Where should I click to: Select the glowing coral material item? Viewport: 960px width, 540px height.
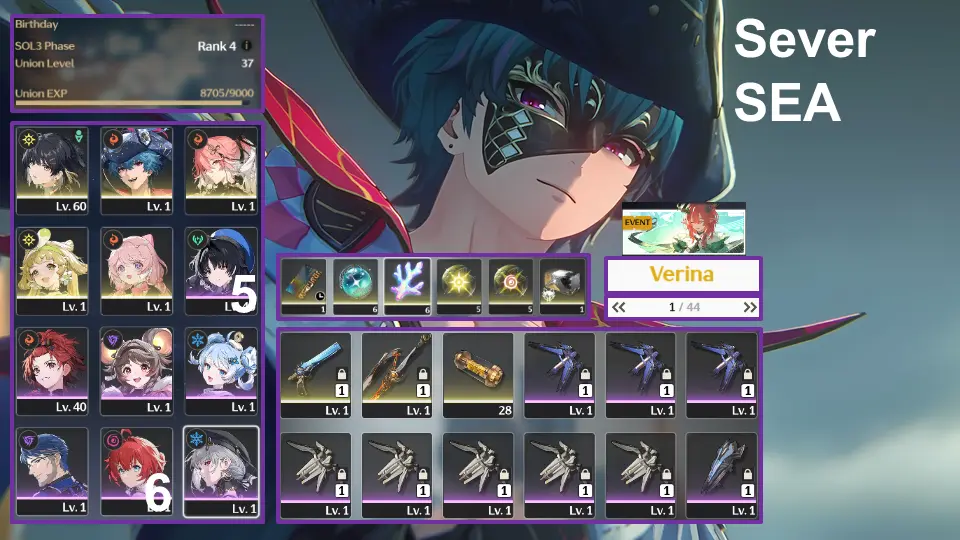tap(408, 286)
